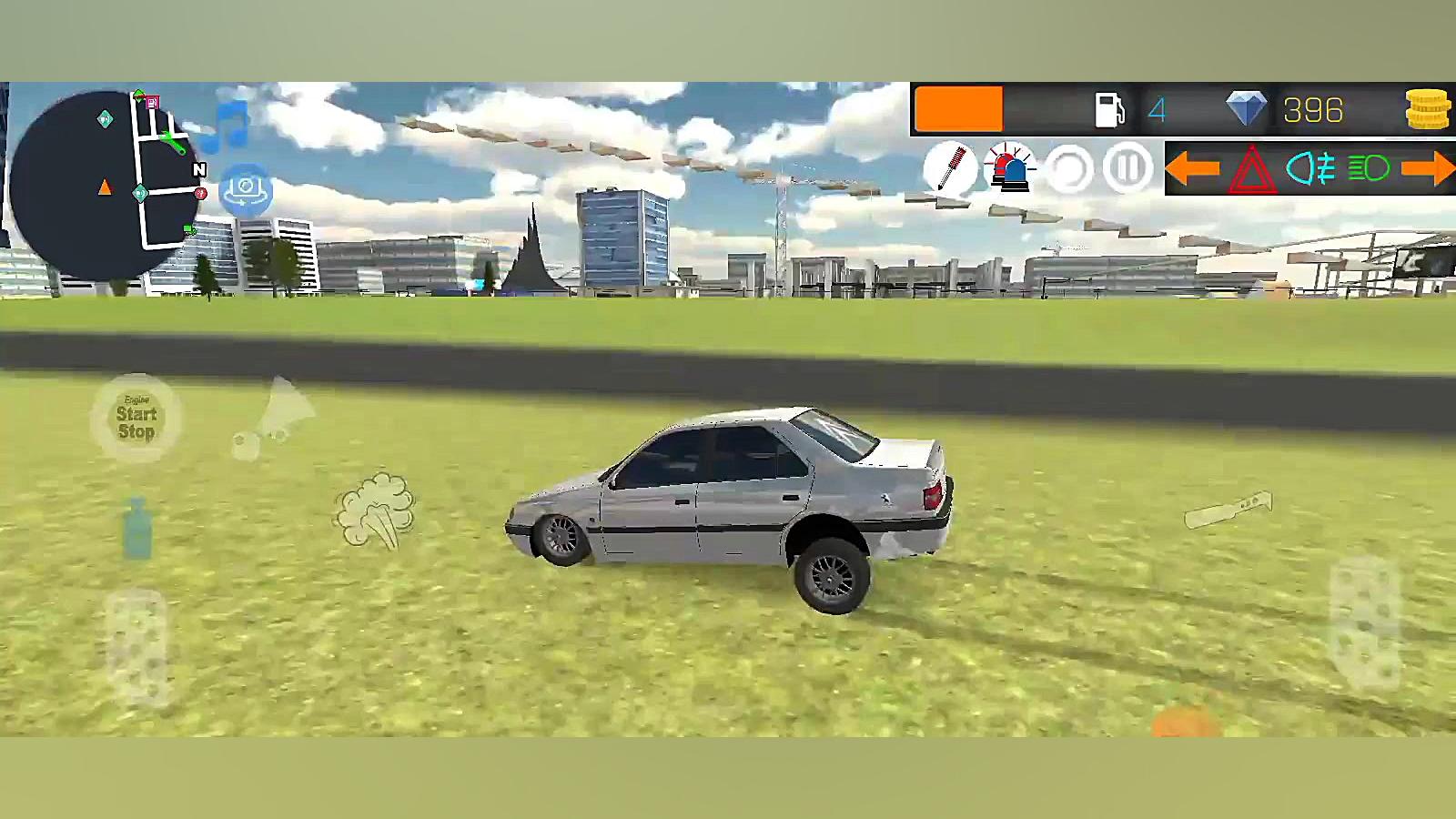
Task: Step on the right gas pedal
Action: pos(1365,623)
